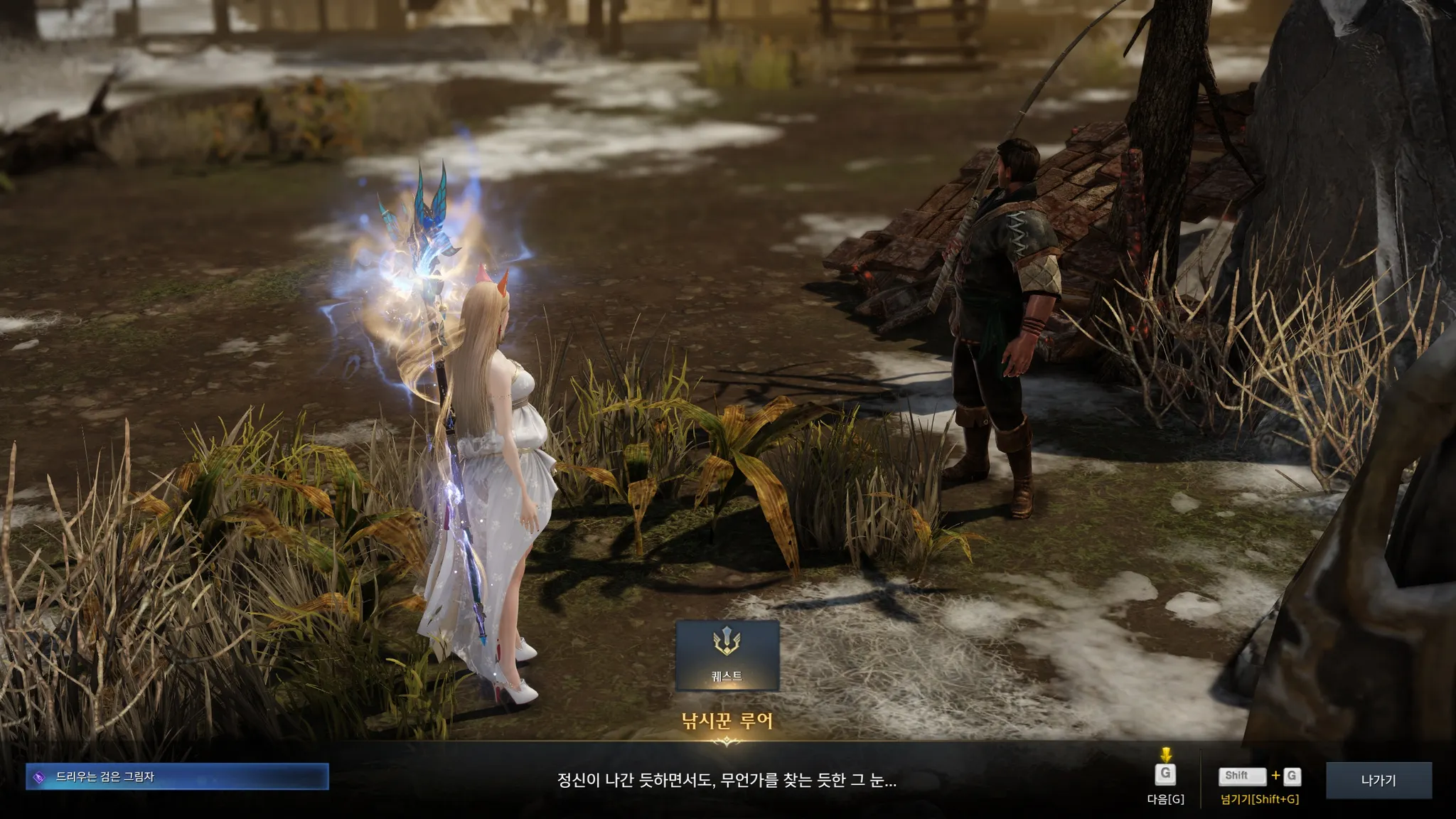1456x819 pixels.
Task: Open the 퀘스트 quest dialogue option
Action: click(727, 655)
